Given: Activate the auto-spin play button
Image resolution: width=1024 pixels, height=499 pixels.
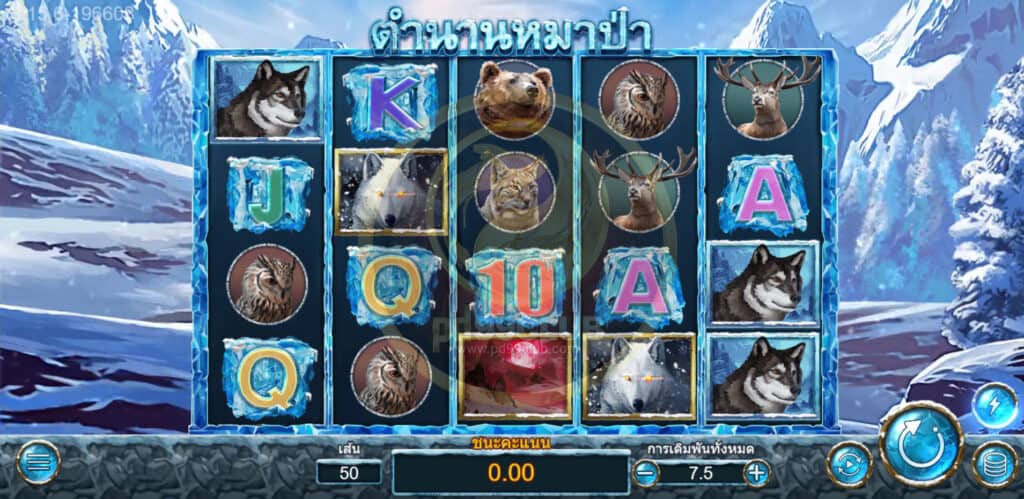Looking at the screenshot, I should [849, 465].
